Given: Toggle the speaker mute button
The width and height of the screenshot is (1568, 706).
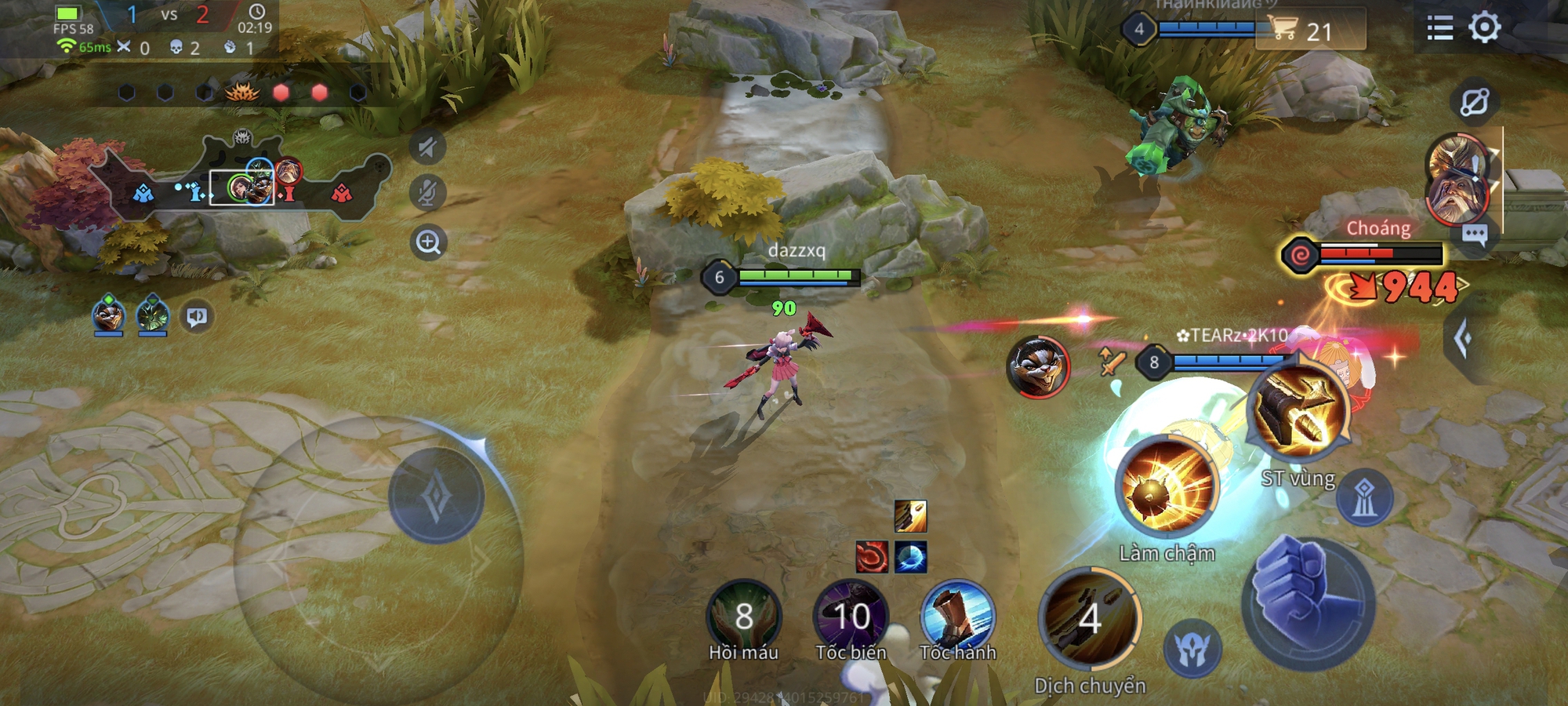Looking at the screenshot, I should click(x=427, y=147).
